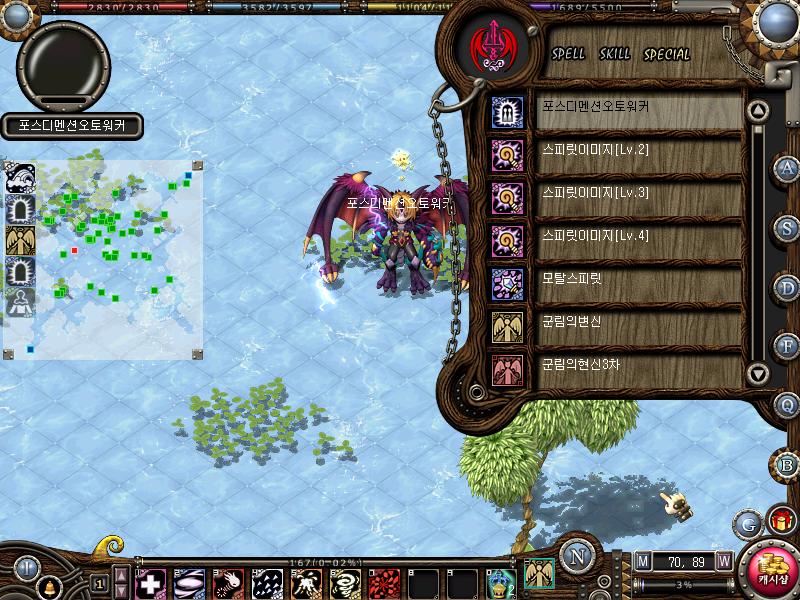Screen dimensions: 800x600
Task: Click the round G button
Action: pos(747,523)
